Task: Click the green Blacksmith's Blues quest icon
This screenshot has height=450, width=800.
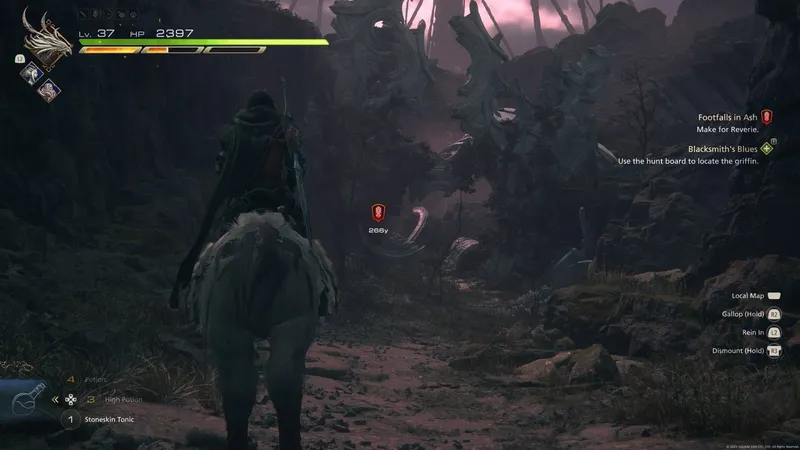Action: [767, 148]
